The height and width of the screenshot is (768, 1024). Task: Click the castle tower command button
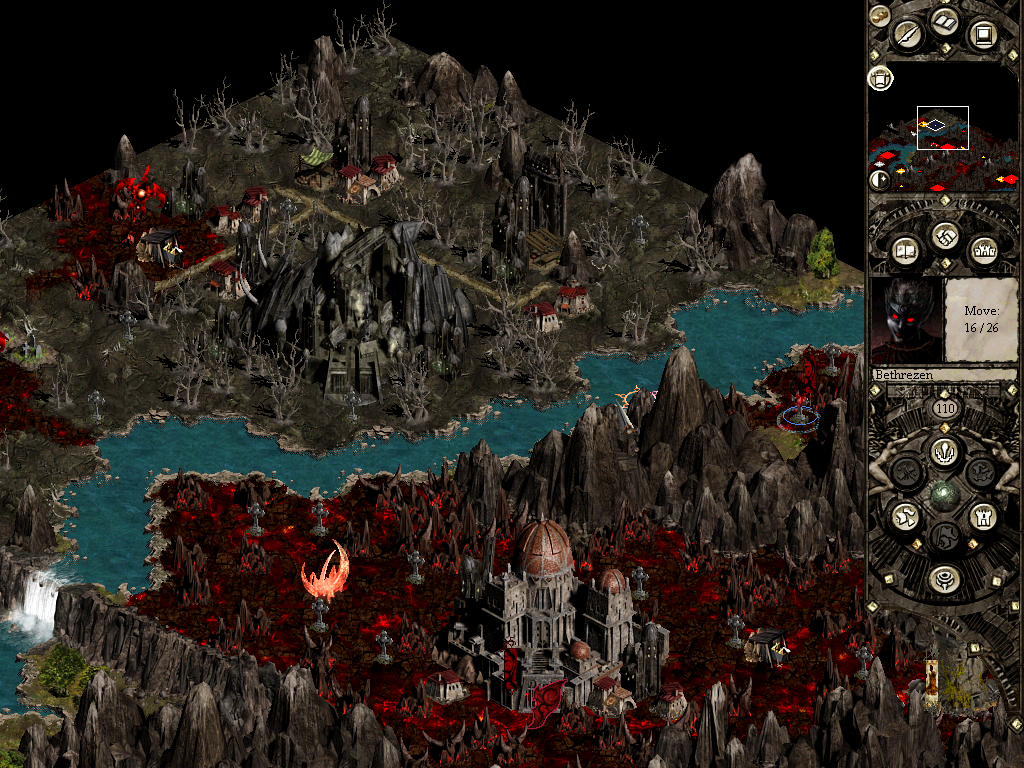tap(981, 517)
